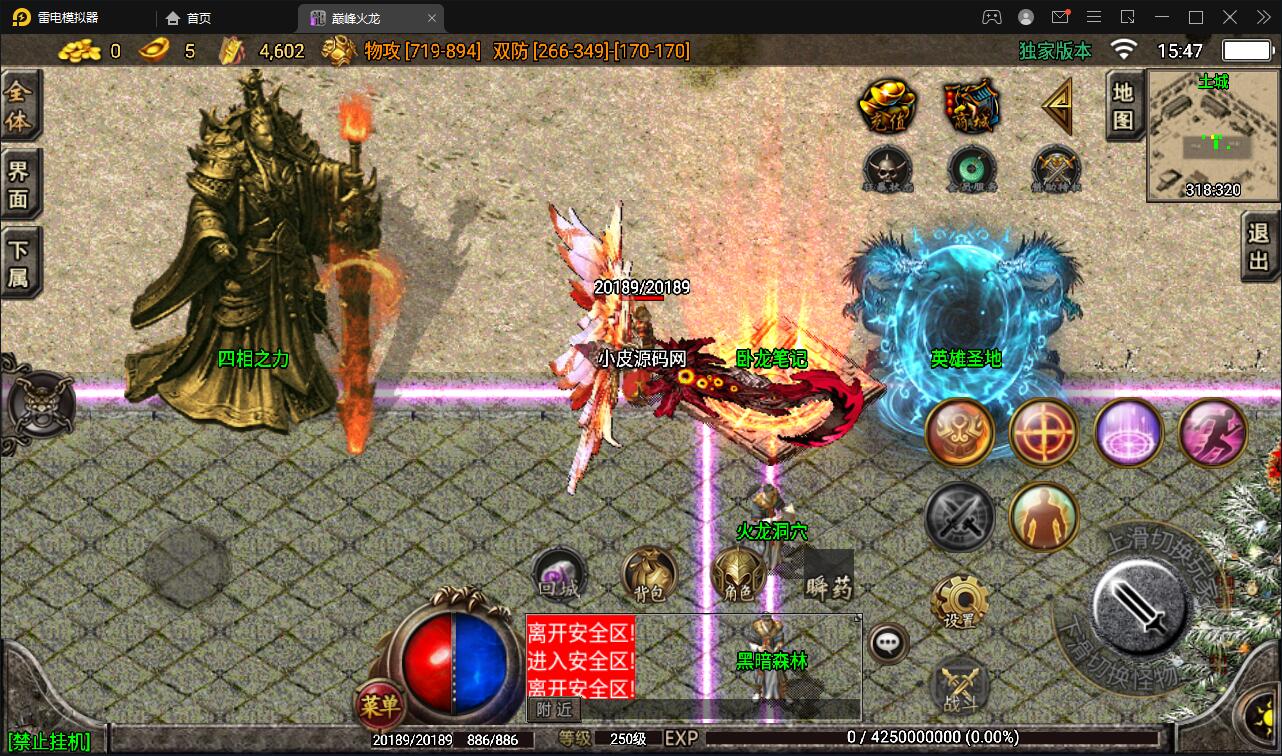Open the 充值 recharge gold ingot icon
This screenshot has height=756, width=1282.
[x=886, y=105]
